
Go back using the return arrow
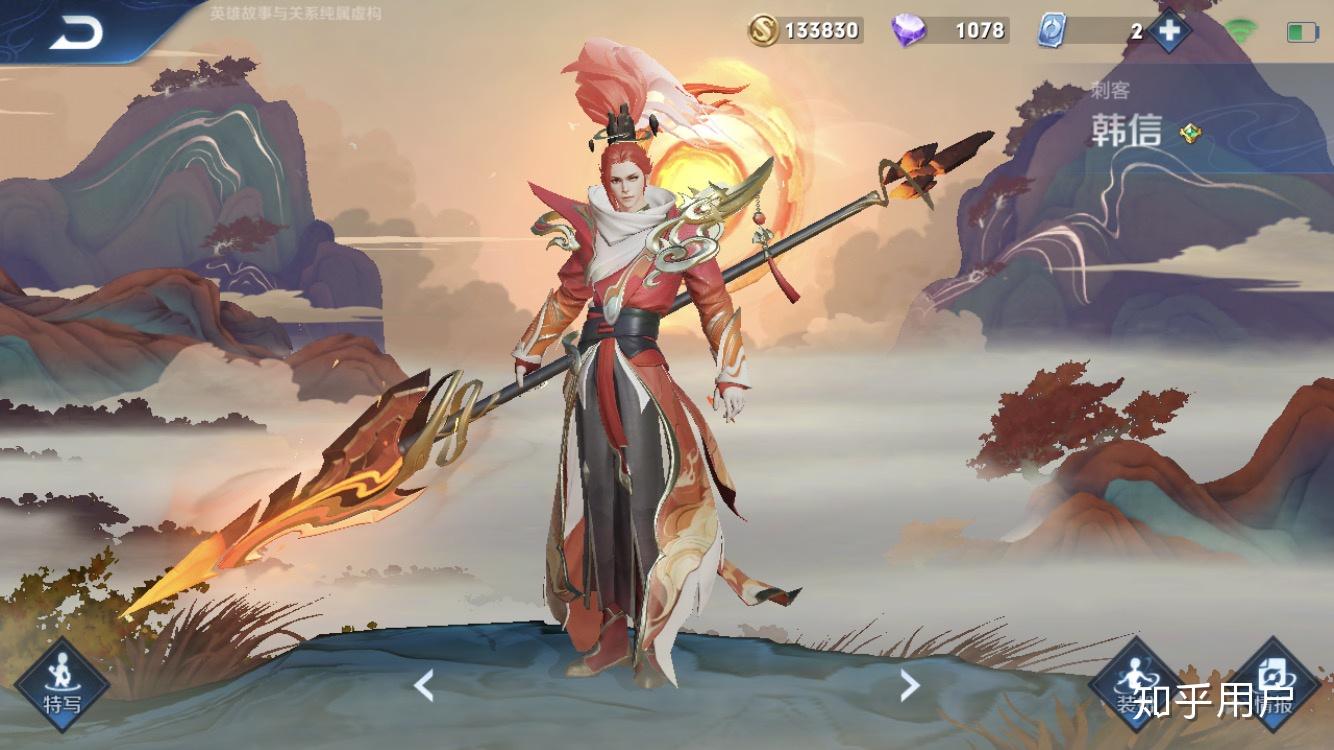[76, 33]
